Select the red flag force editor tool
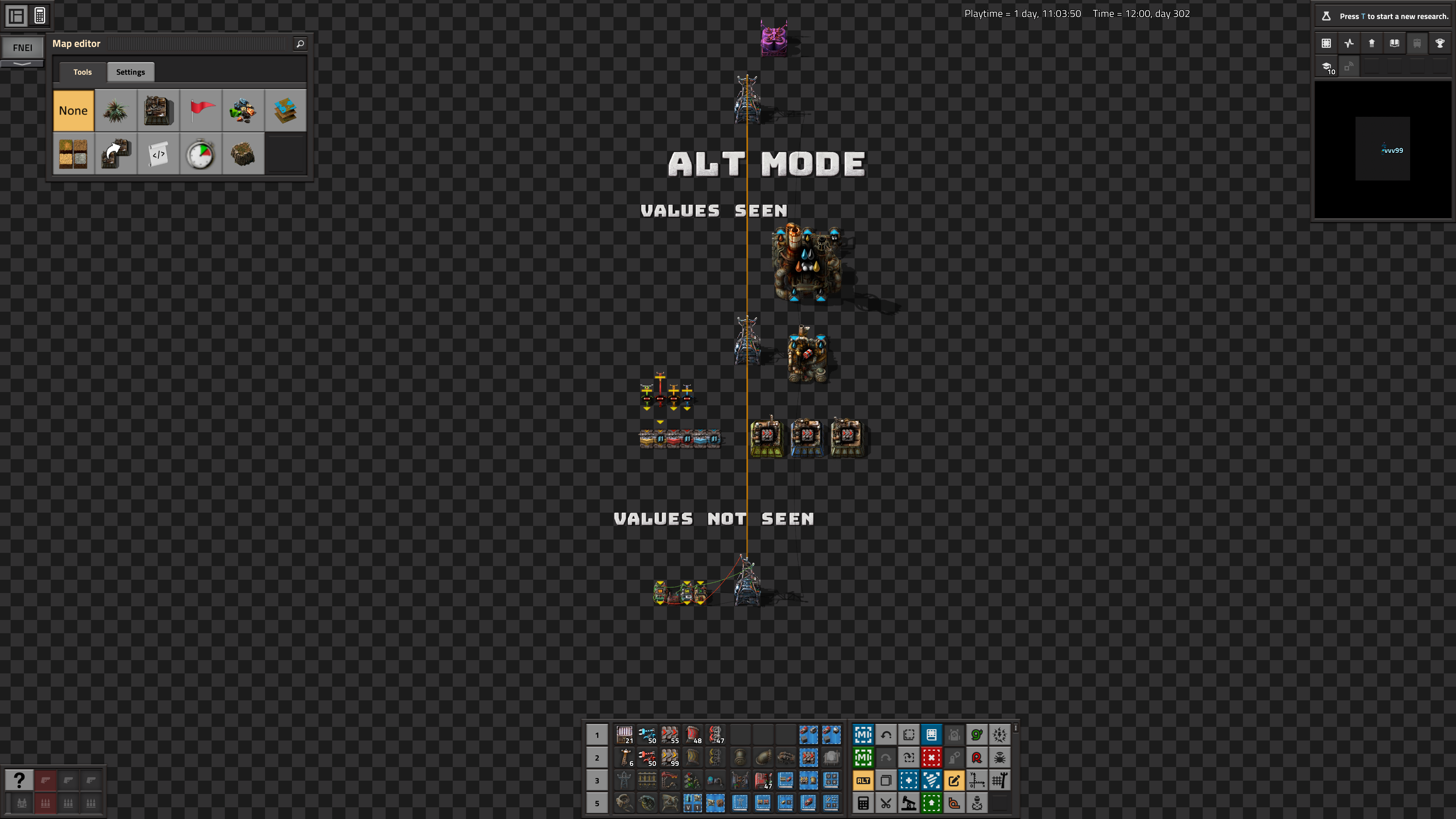Image resolution: width=1456 pixels, height=819 pixels. tap(201, 110)
